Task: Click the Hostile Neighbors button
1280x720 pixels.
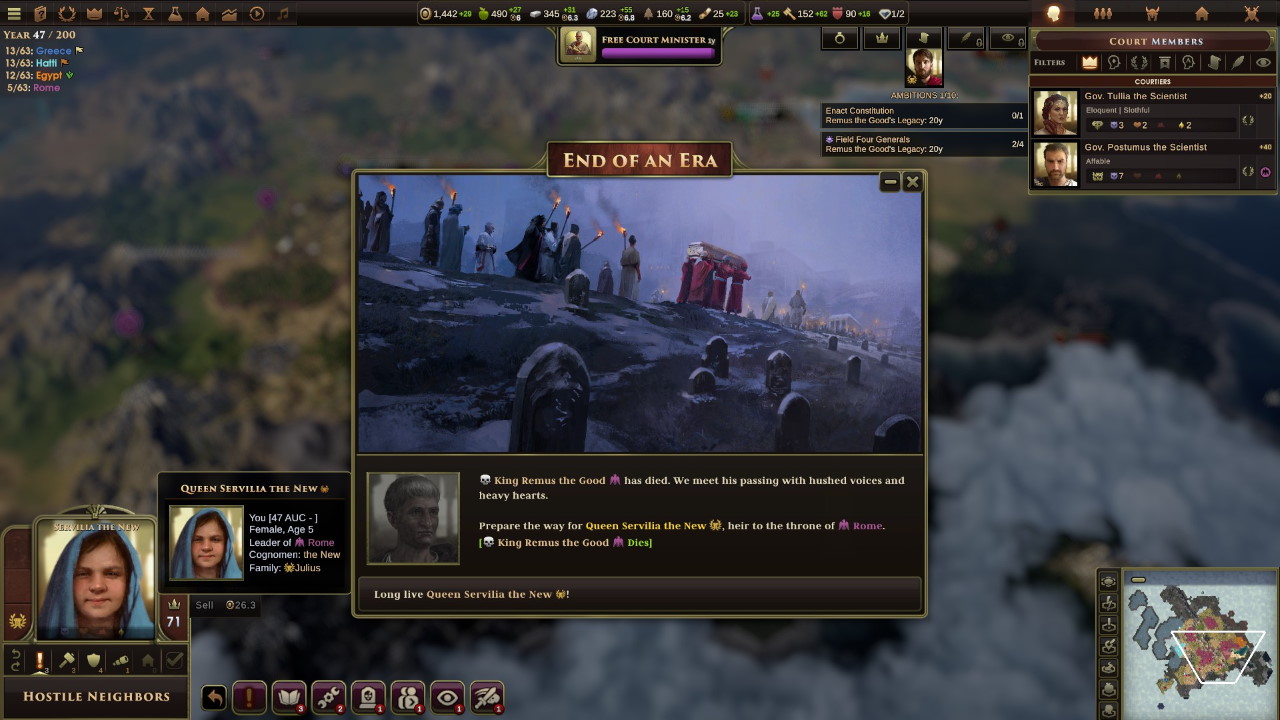Action: click(96, 696)
